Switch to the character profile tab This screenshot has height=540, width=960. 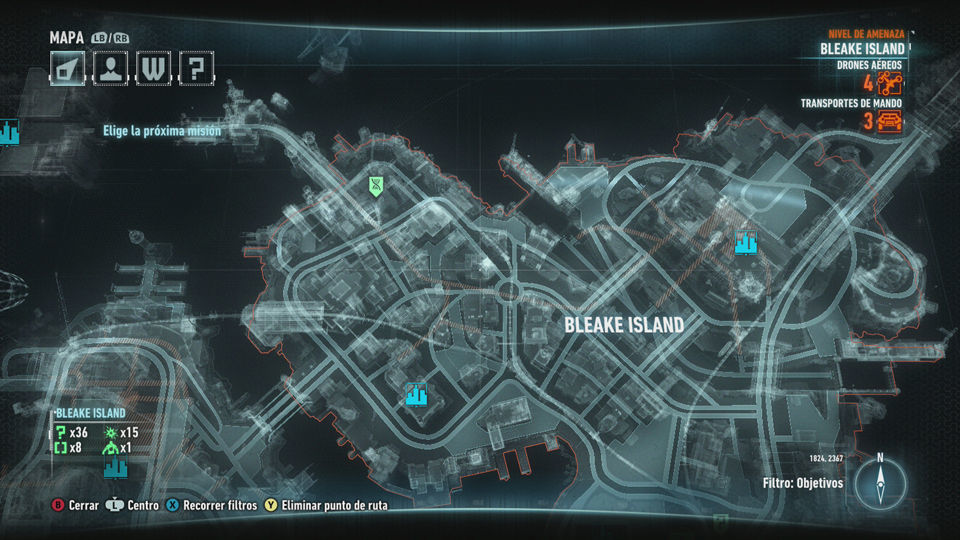coord(109,68)
